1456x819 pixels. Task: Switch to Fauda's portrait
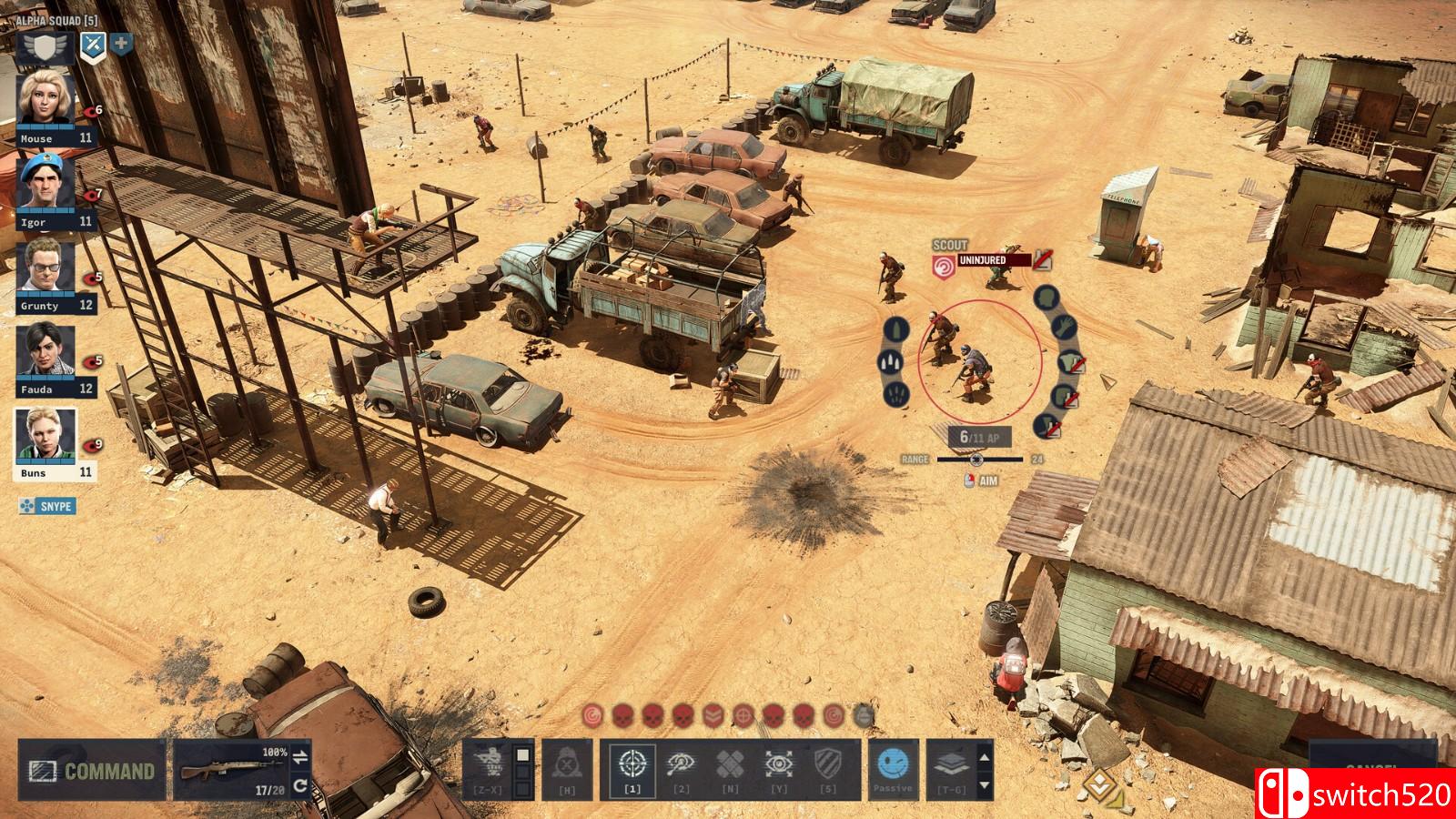(46, 354)
